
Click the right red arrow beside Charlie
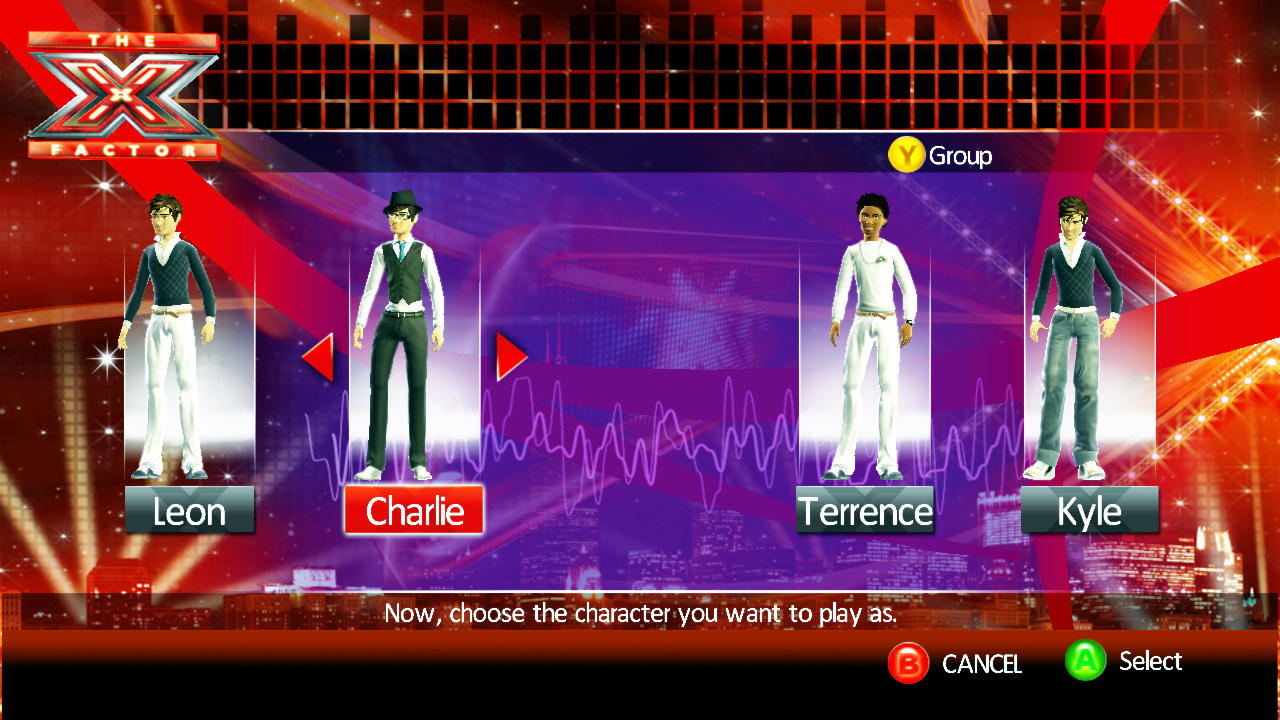[x=510, y=356]
